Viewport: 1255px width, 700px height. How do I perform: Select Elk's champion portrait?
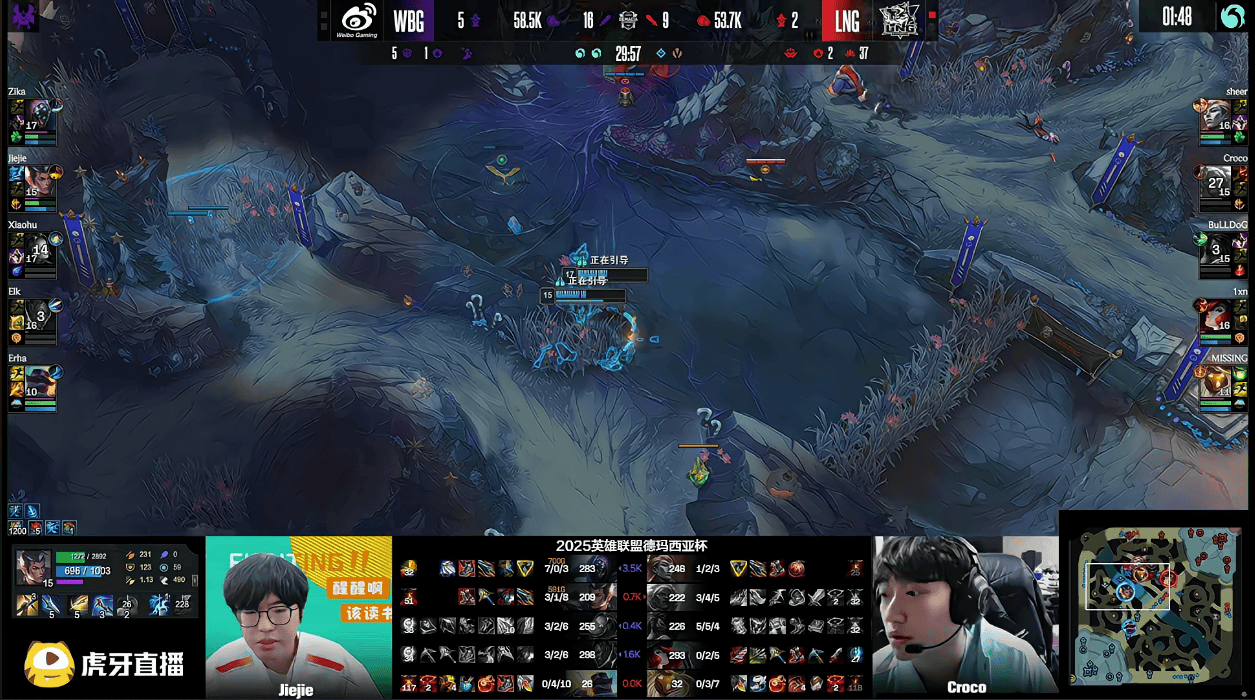click(x=38, y=314)
